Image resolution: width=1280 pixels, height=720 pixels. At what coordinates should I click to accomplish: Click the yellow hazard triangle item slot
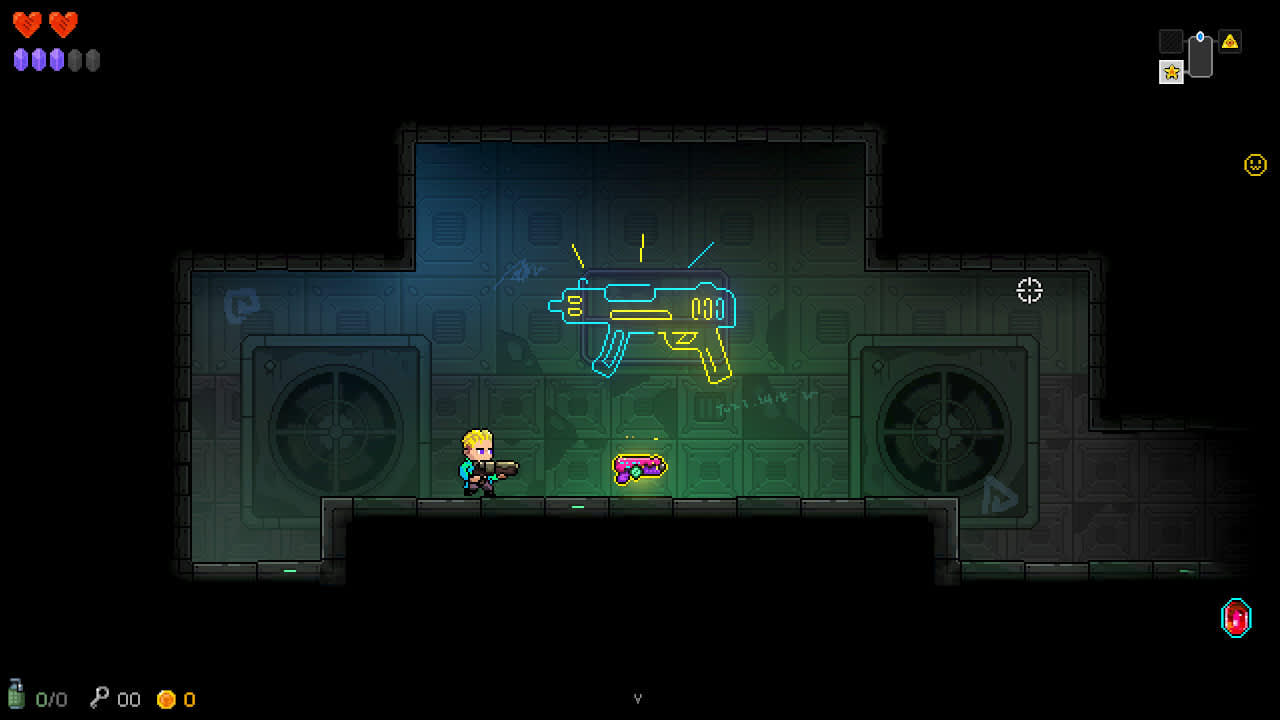tap(1232, 40)
